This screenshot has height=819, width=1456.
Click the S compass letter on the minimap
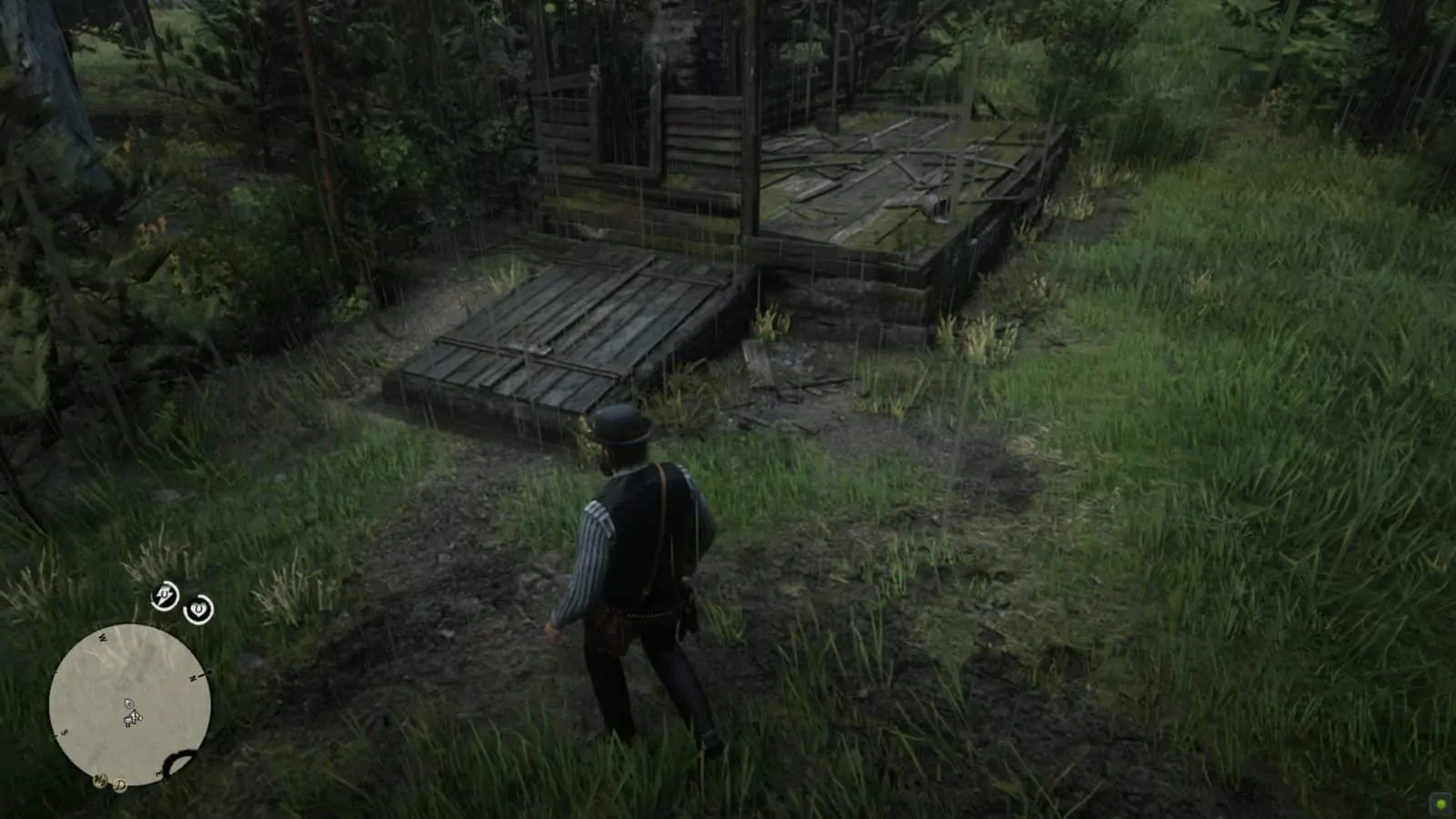click(x=63, y=733)
